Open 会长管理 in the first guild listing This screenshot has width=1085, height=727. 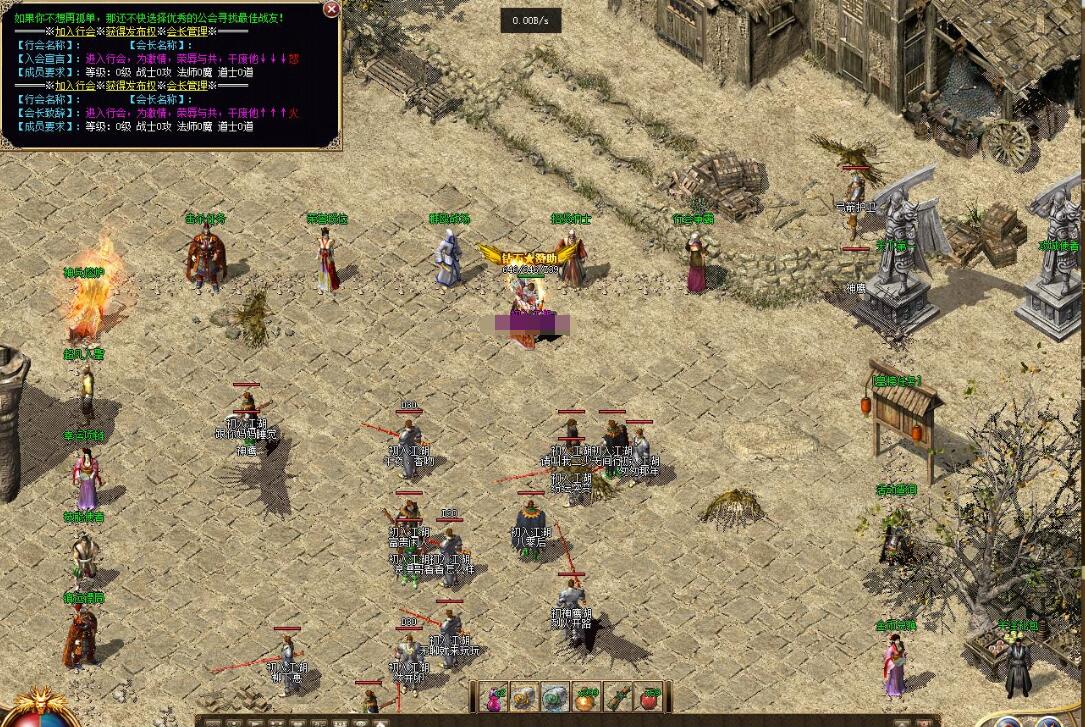coord(184,31)
